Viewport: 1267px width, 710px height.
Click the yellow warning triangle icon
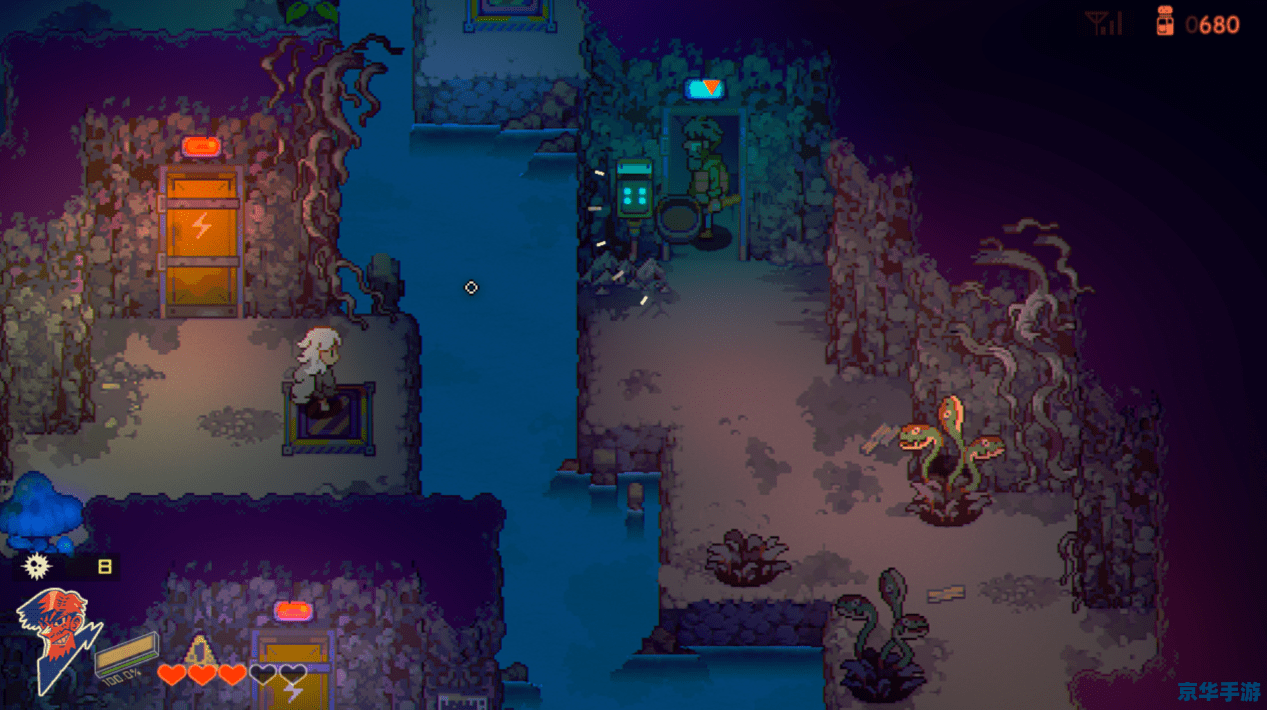(x=200, y=650)
